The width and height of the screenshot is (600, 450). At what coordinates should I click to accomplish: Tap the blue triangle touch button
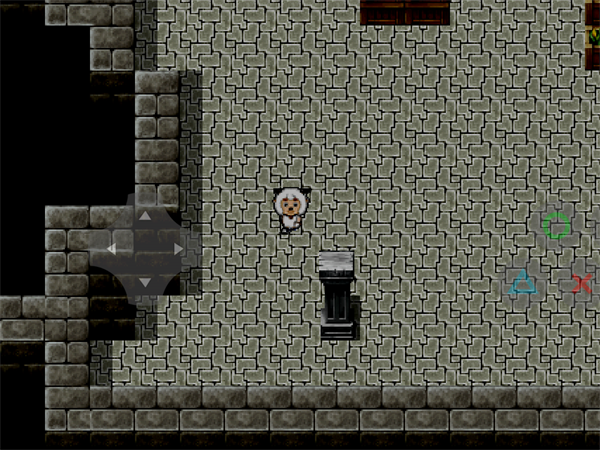pos(523,284)
